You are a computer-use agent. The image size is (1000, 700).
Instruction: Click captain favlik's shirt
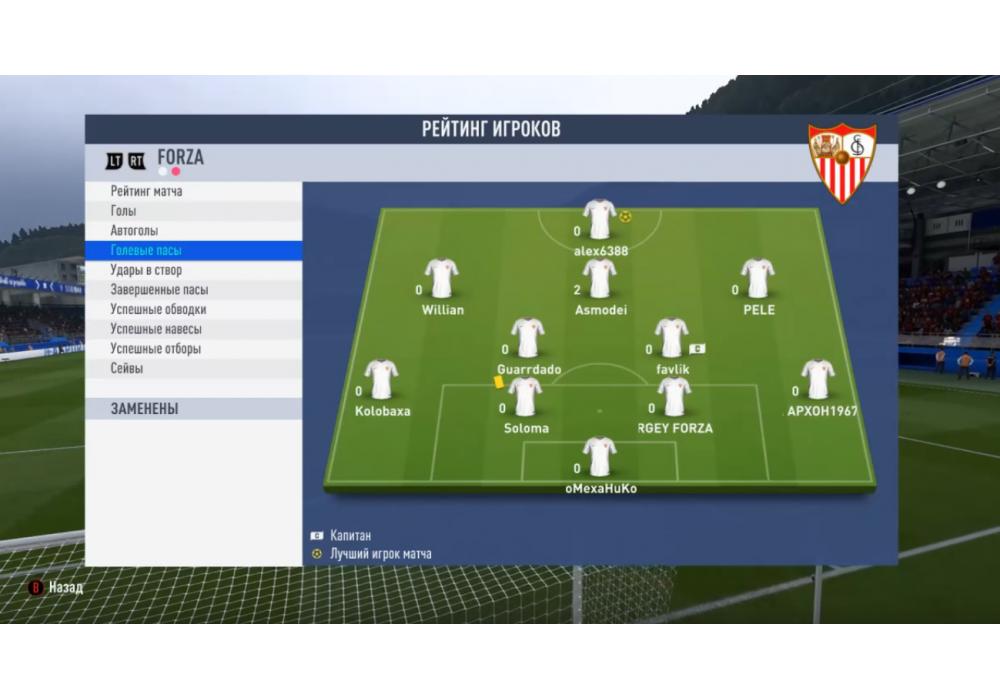click(x=671, y=338)
